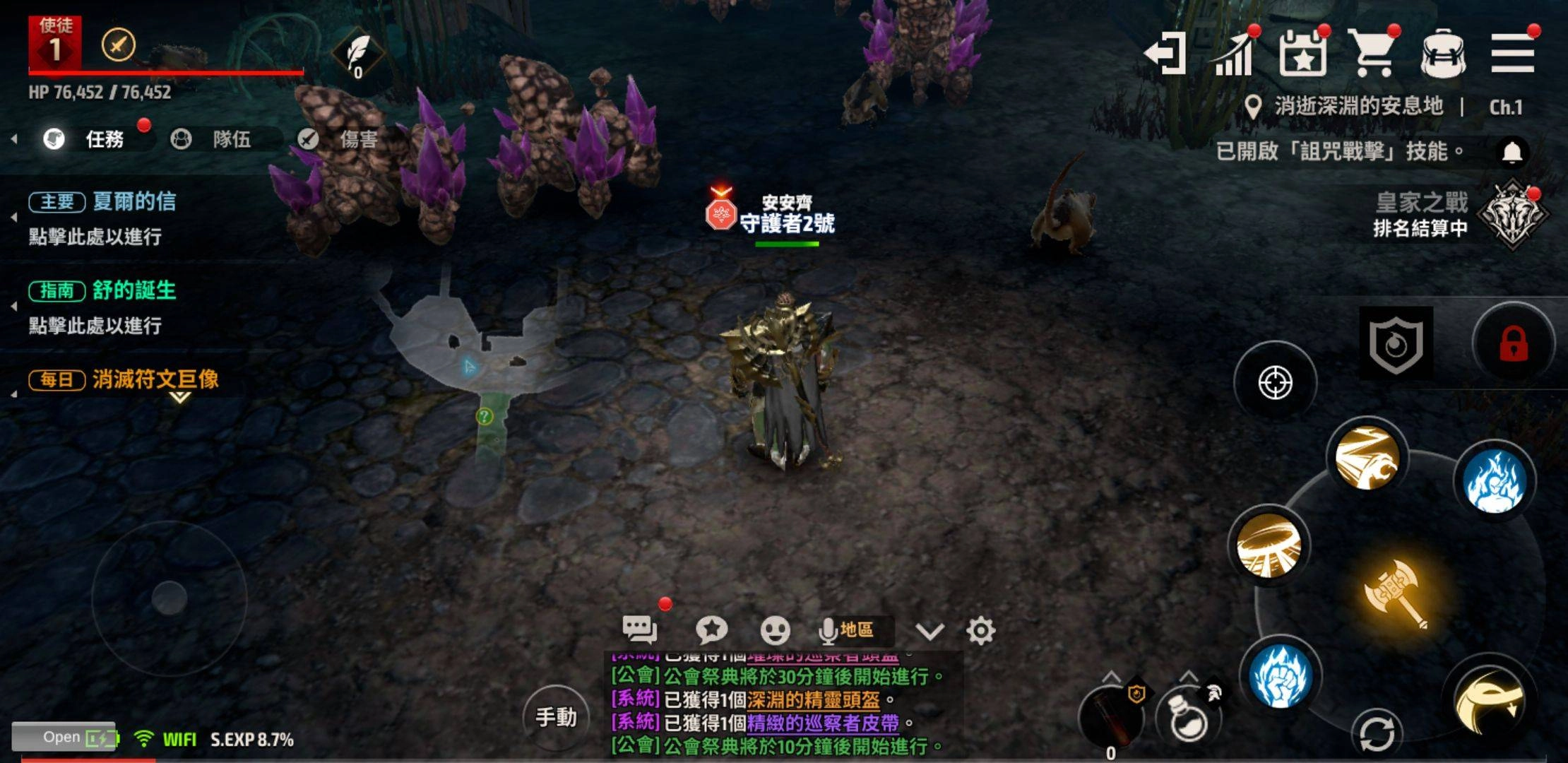The height and width of the screenshot is (763, 1568).
Task: Open the growth chart icon
Action: (x=1234, y=54)
